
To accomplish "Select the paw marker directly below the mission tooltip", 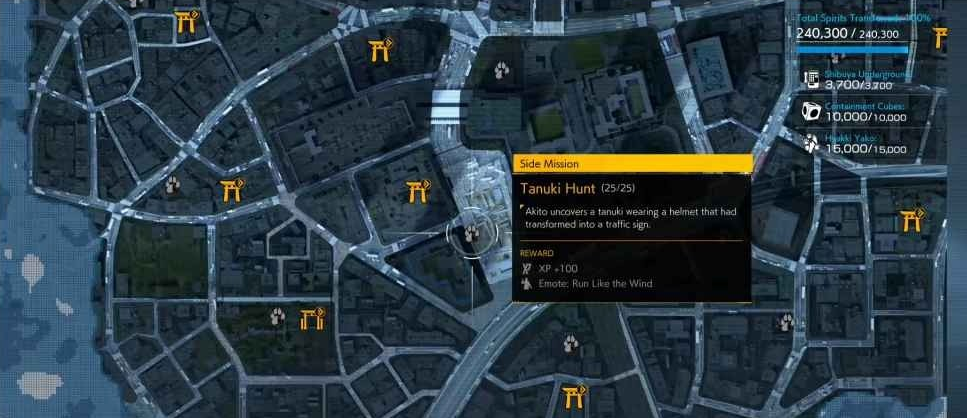I will click(x=572, y=343).
